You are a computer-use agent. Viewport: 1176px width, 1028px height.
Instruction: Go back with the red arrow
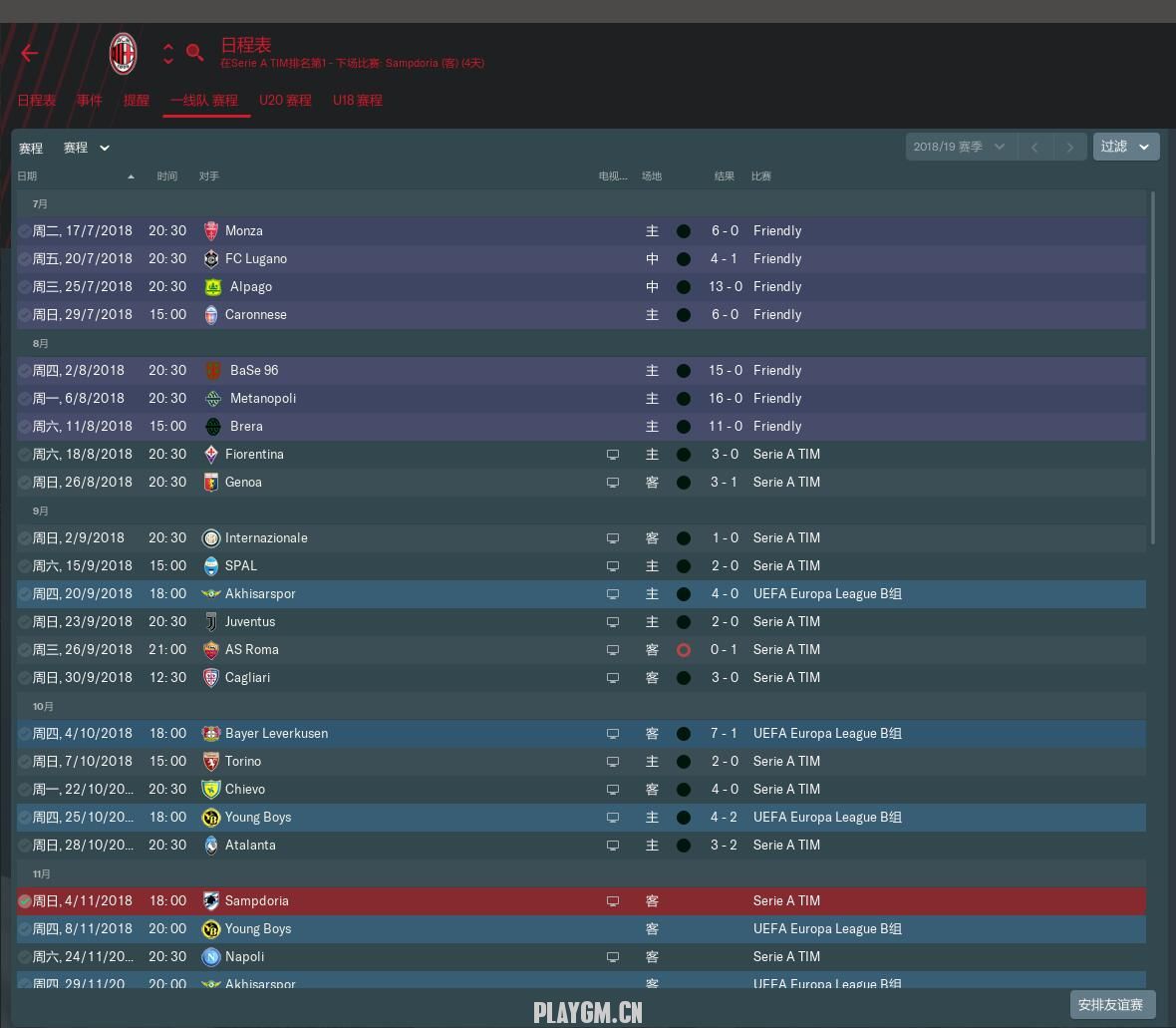[x=30, y=53]
